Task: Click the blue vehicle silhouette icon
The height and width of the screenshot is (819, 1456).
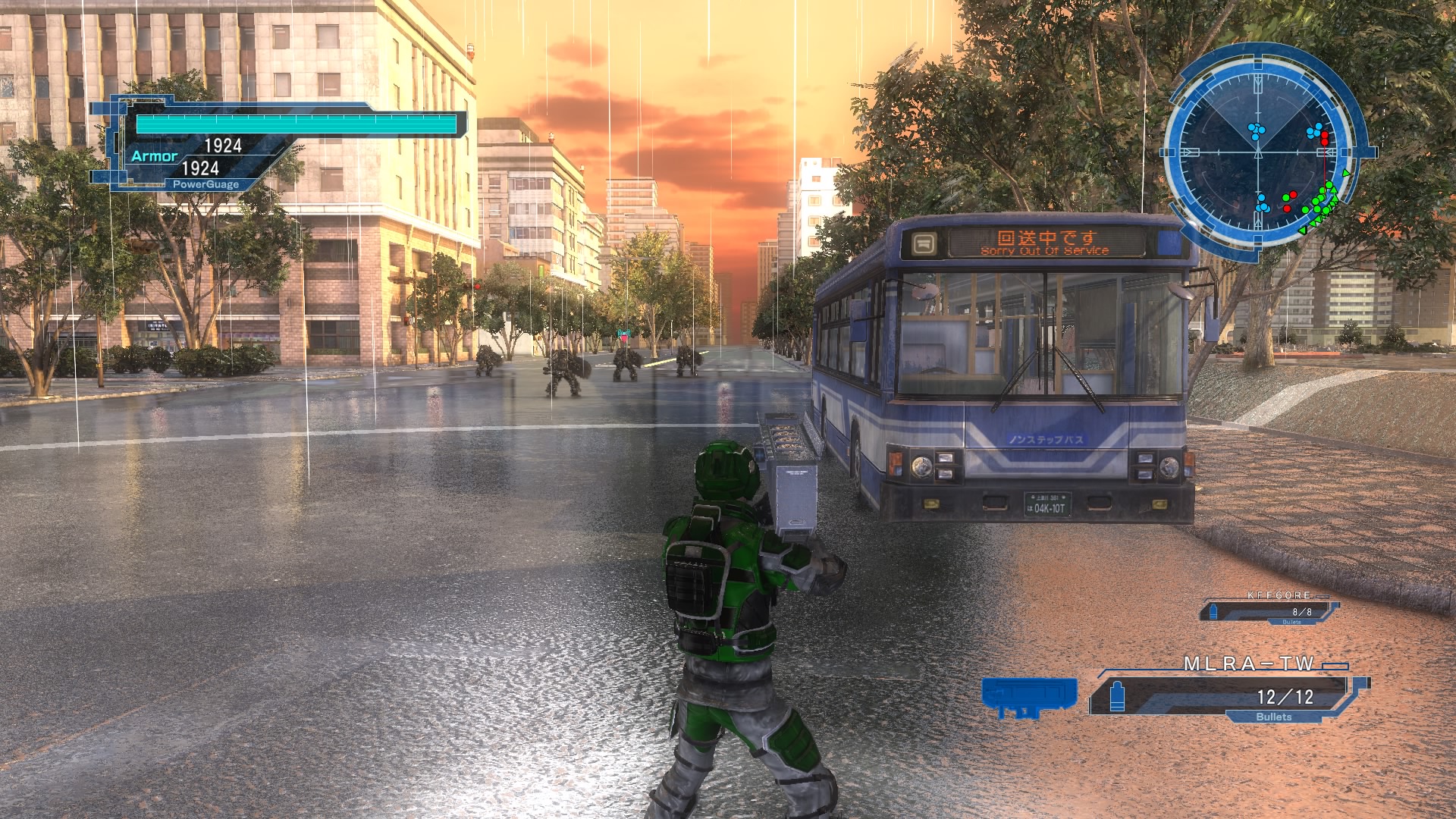Action: click(1029, 696)
